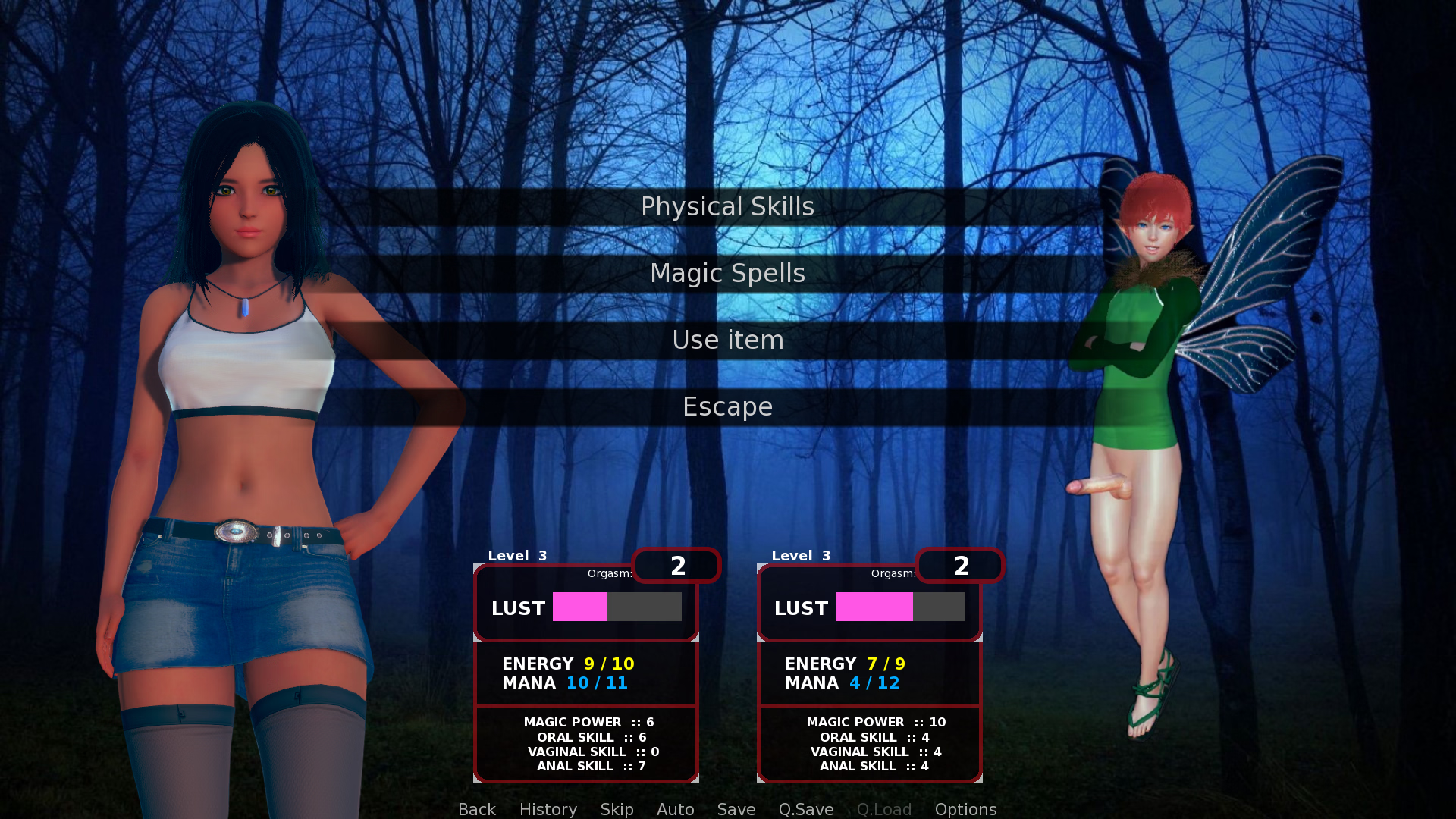Open the Save screen

736,809
